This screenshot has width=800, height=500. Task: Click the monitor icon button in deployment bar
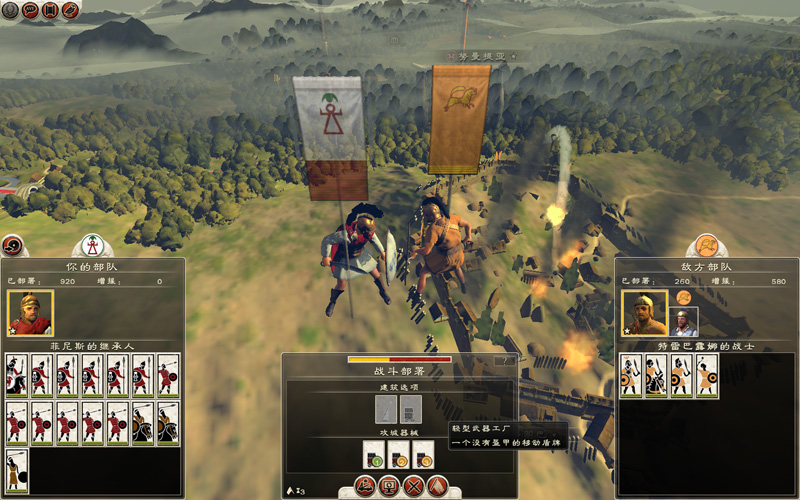[388, 487]
